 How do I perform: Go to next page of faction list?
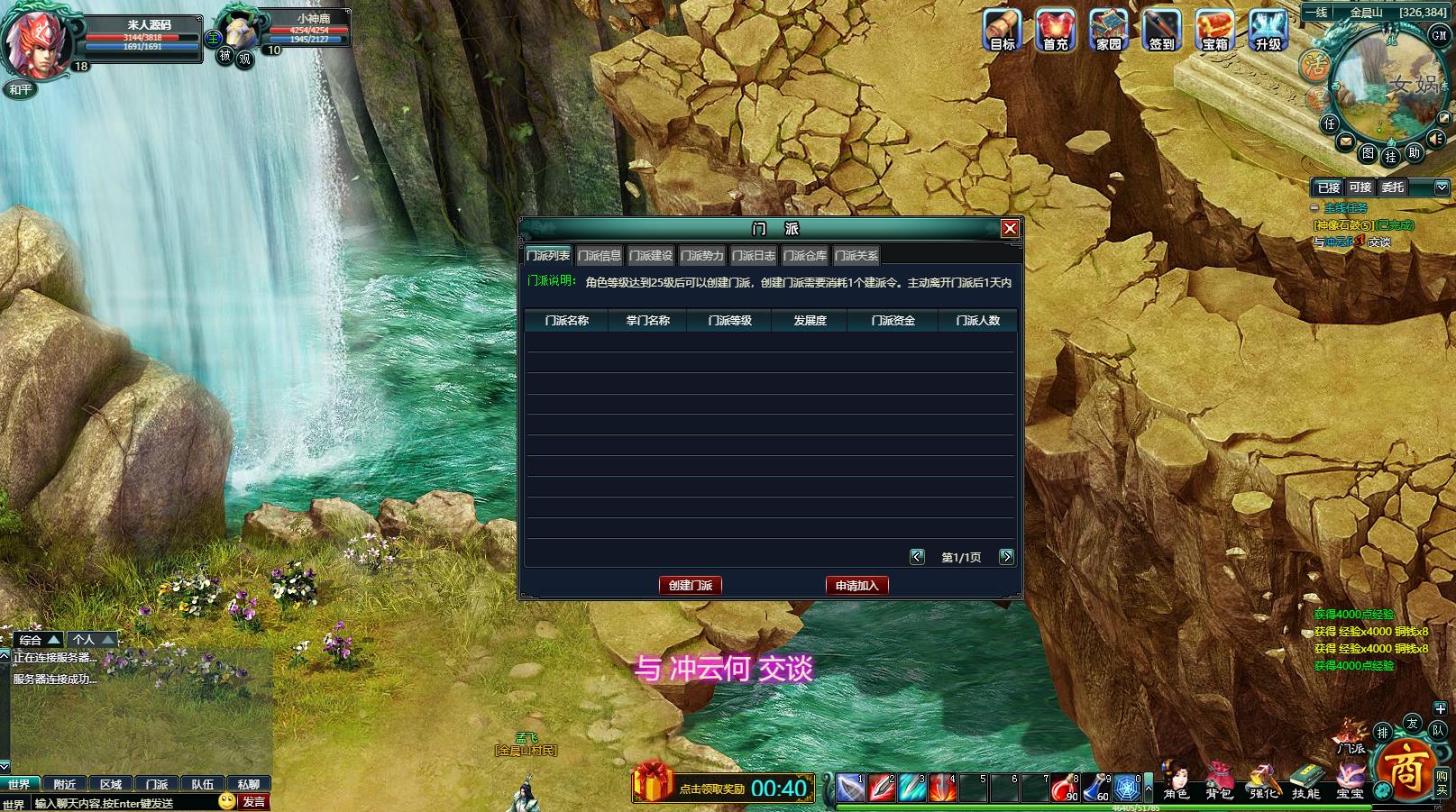coord(1006,557)
